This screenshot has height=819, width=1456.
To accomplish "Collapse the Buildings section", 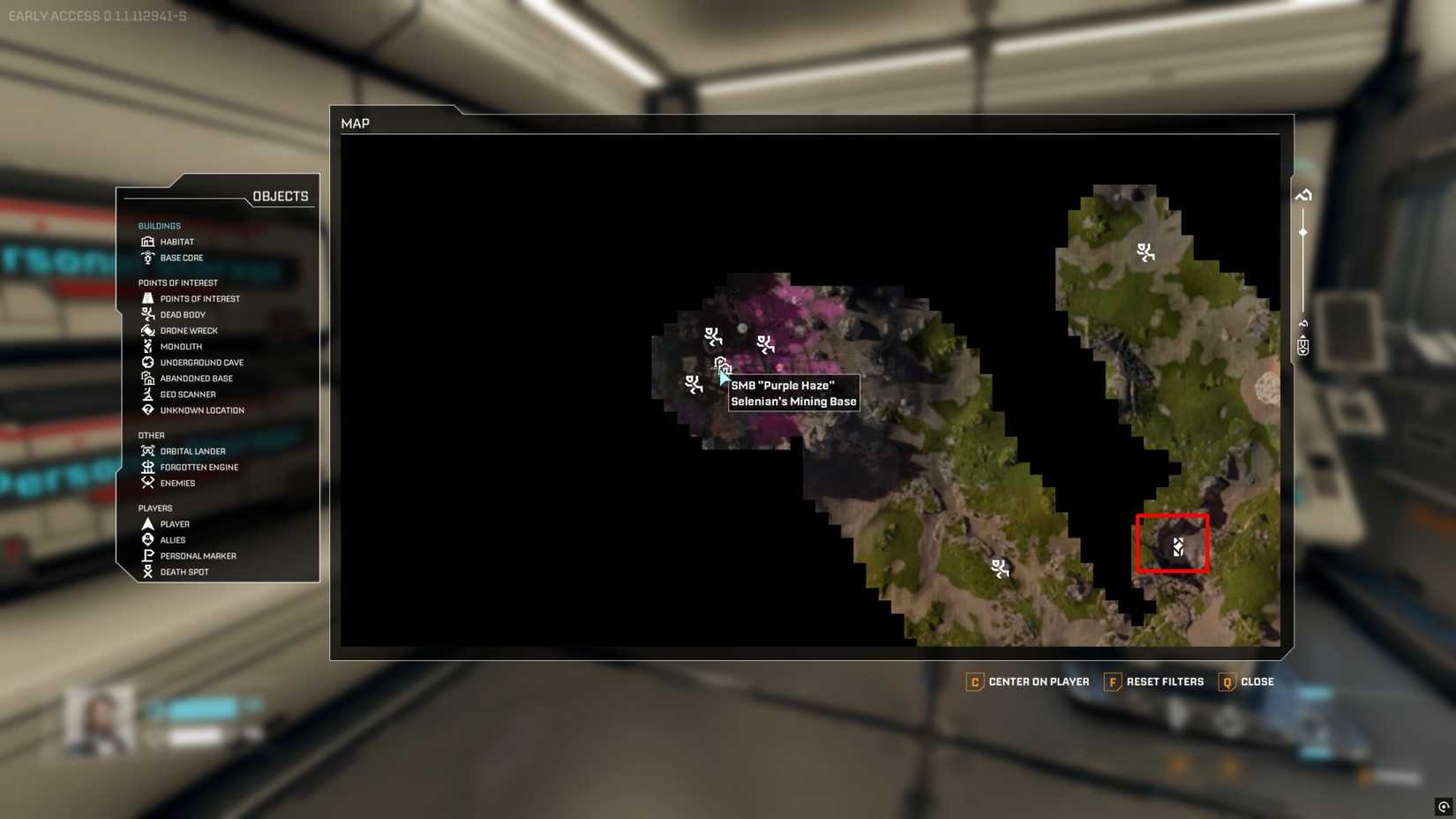I will 160,225.
